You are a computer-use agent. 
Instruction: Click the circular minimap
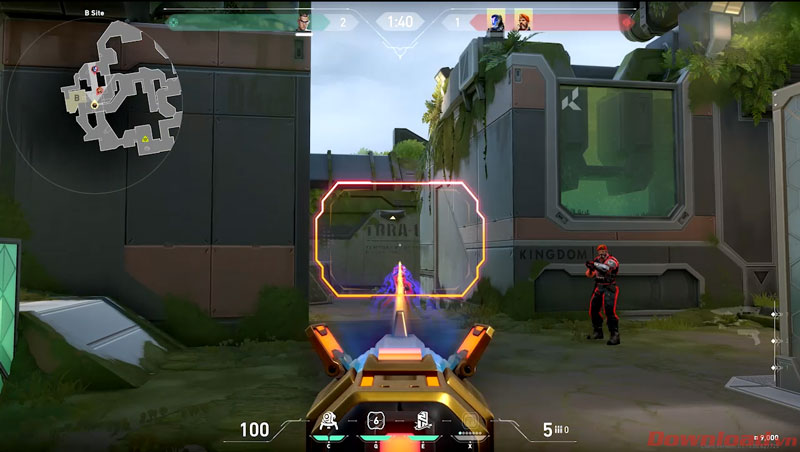click(x=93, y=105)
